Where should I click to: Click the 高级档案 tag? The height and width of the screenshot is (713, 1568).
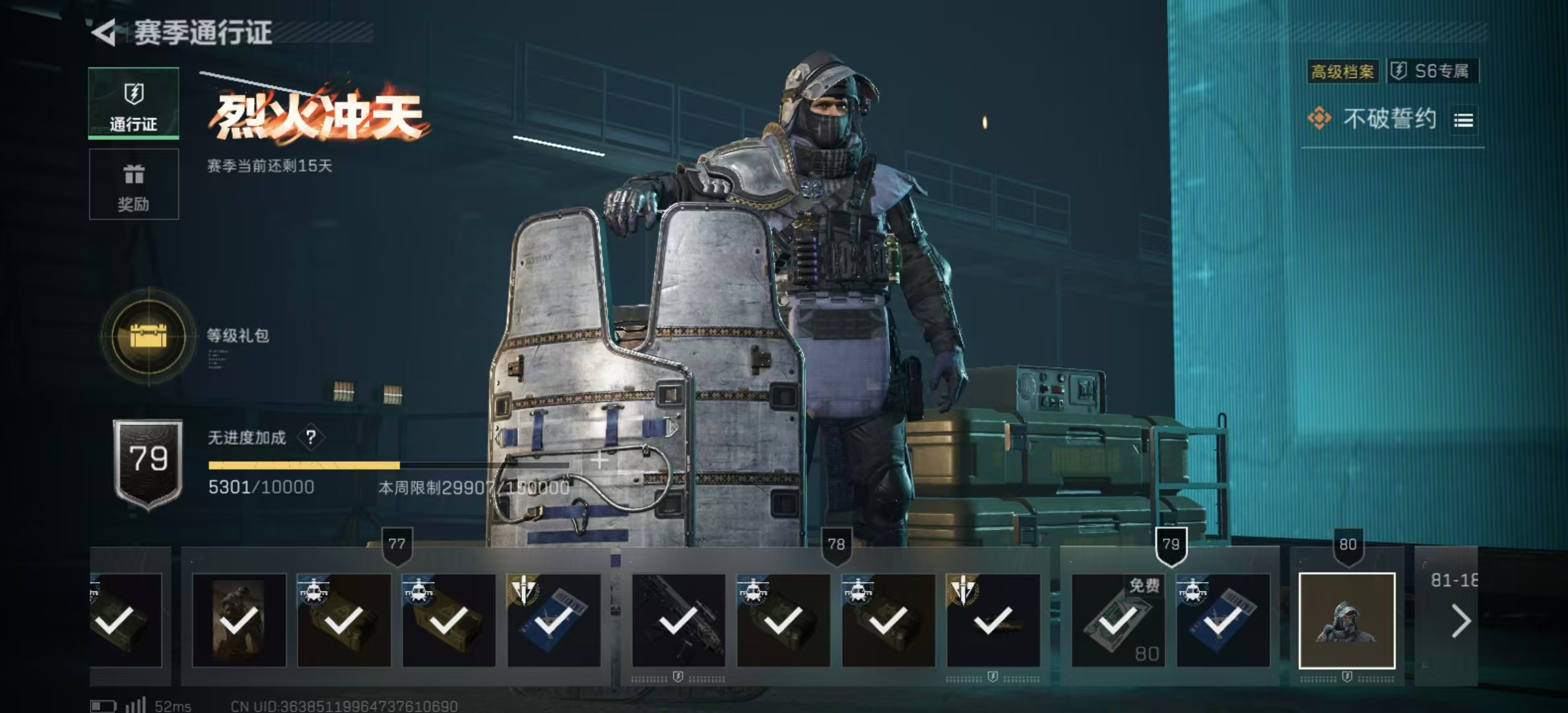1342,71
